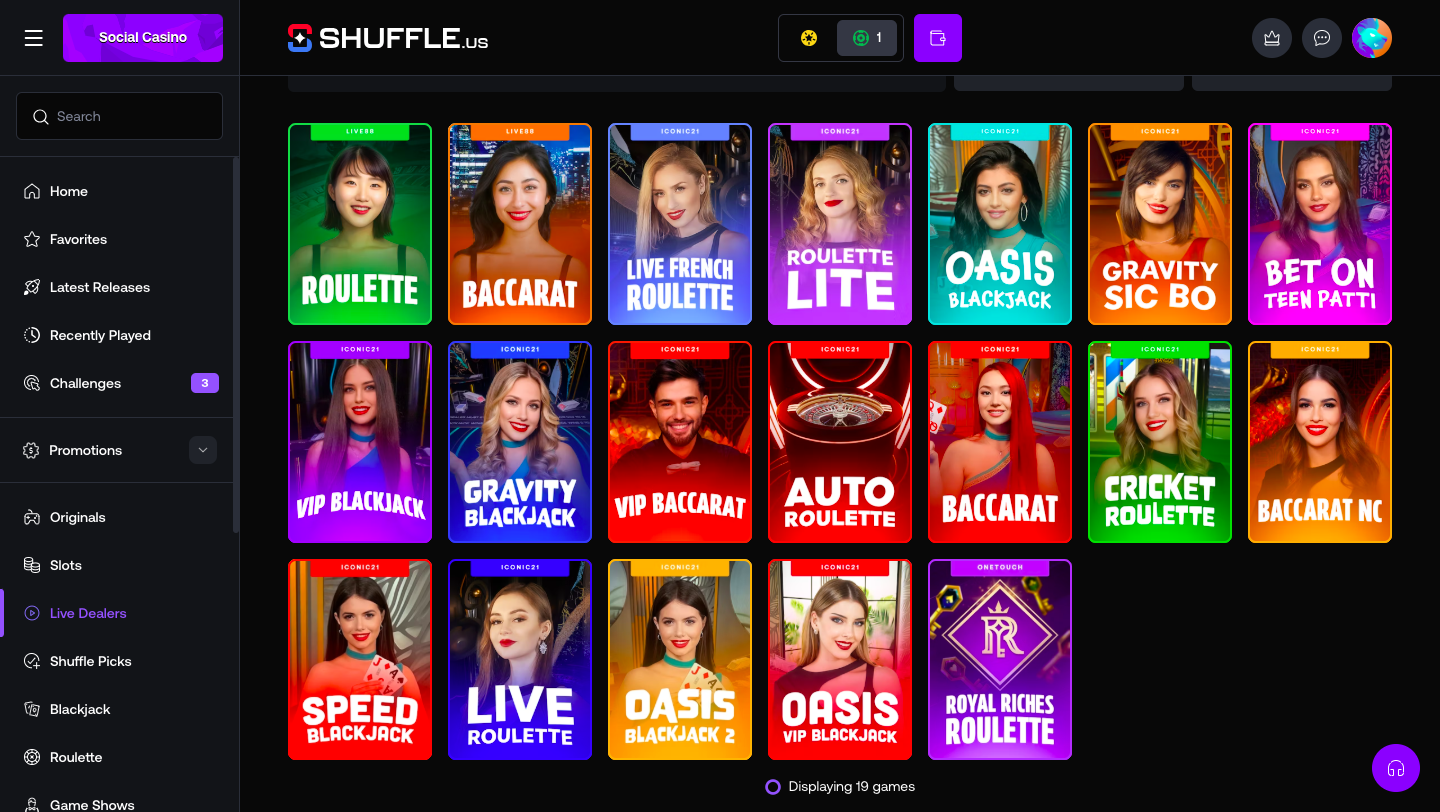Select the green coin balance showing 1
Viewport: 1440px width, 812px height.
866,37
